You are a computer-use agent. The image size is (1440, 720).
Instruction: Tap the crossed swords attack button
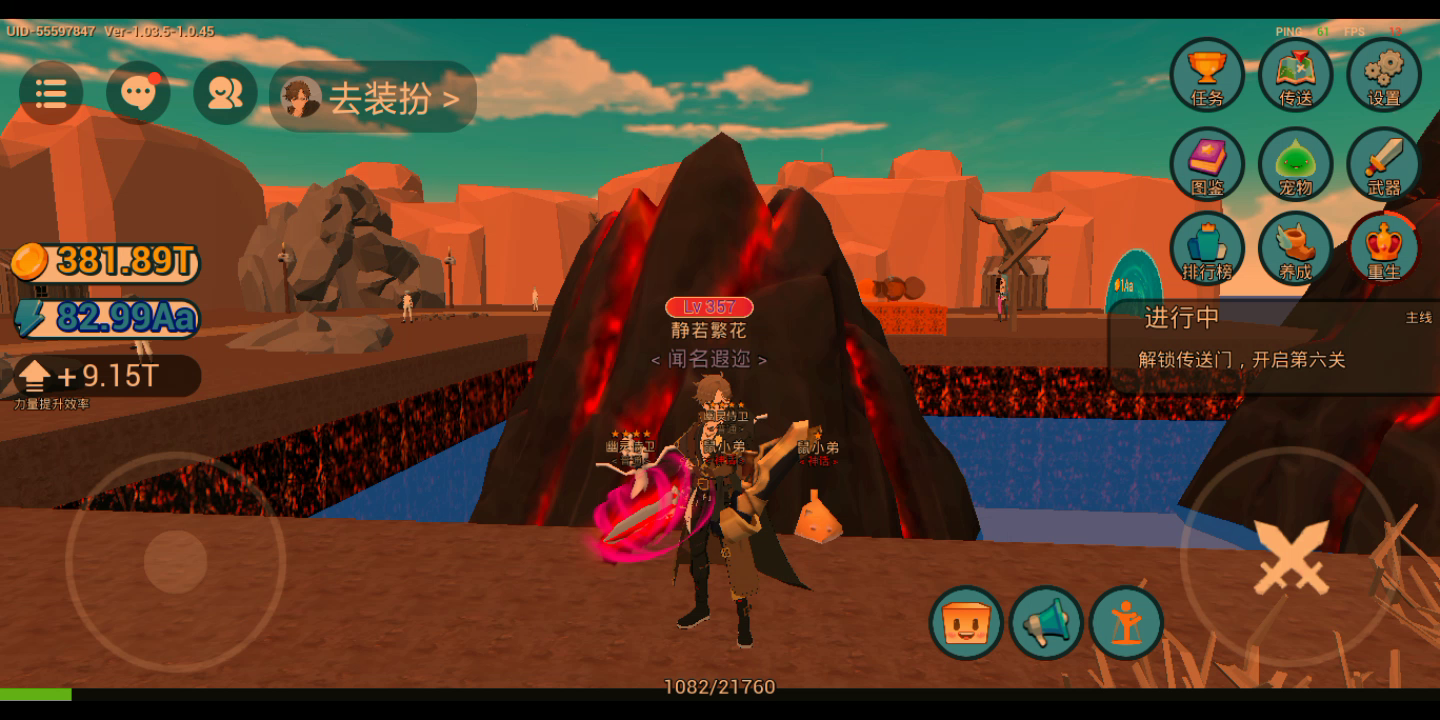[1291, 557]
